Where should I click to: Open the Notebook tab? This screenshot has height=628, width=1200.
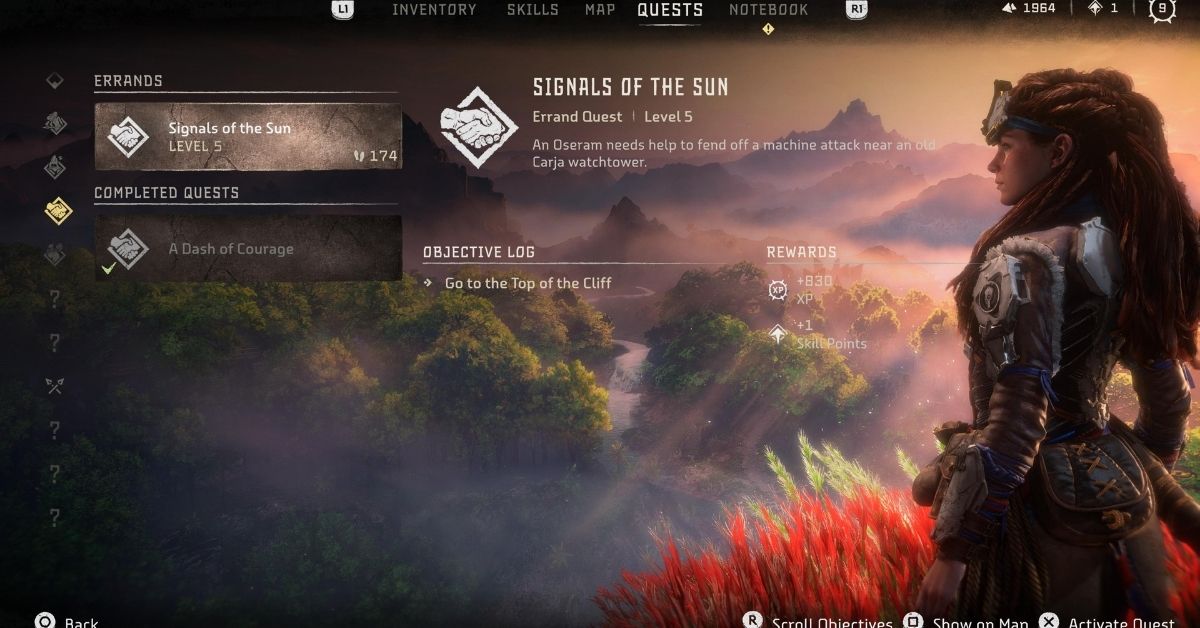768,10
